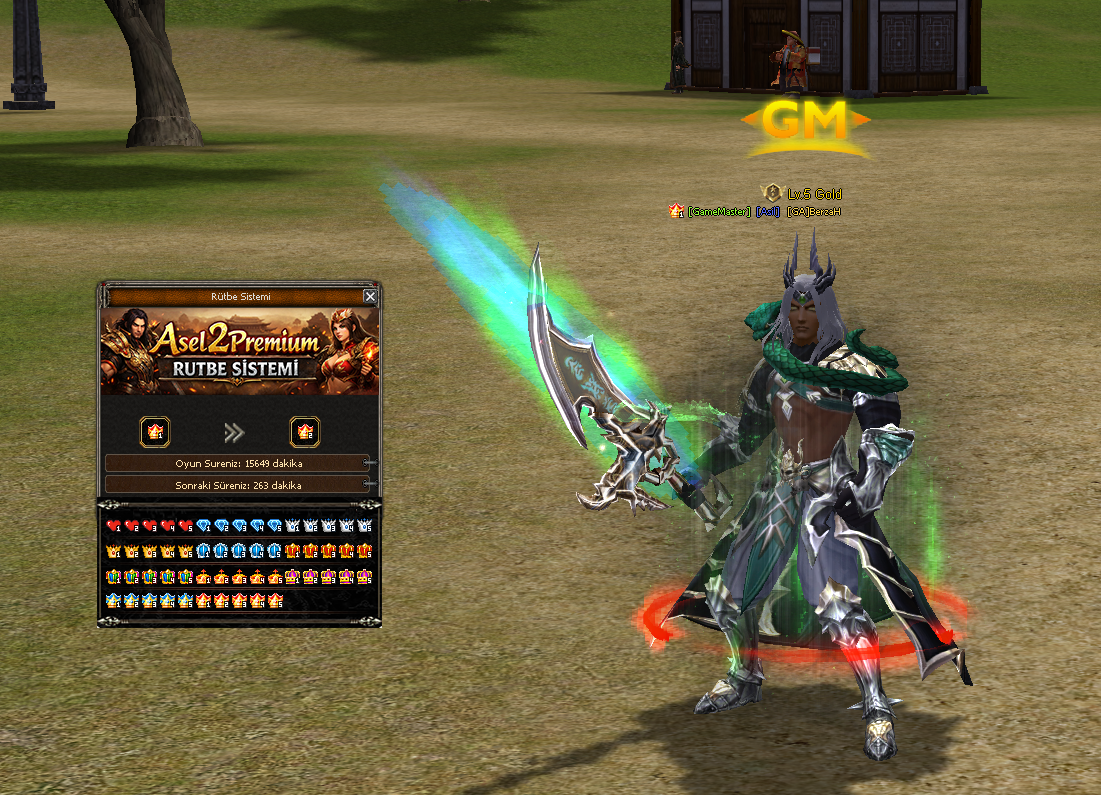1101x795 pixels.
Task: Click the current rank badge left of arrows
Action: pos(155,432)
